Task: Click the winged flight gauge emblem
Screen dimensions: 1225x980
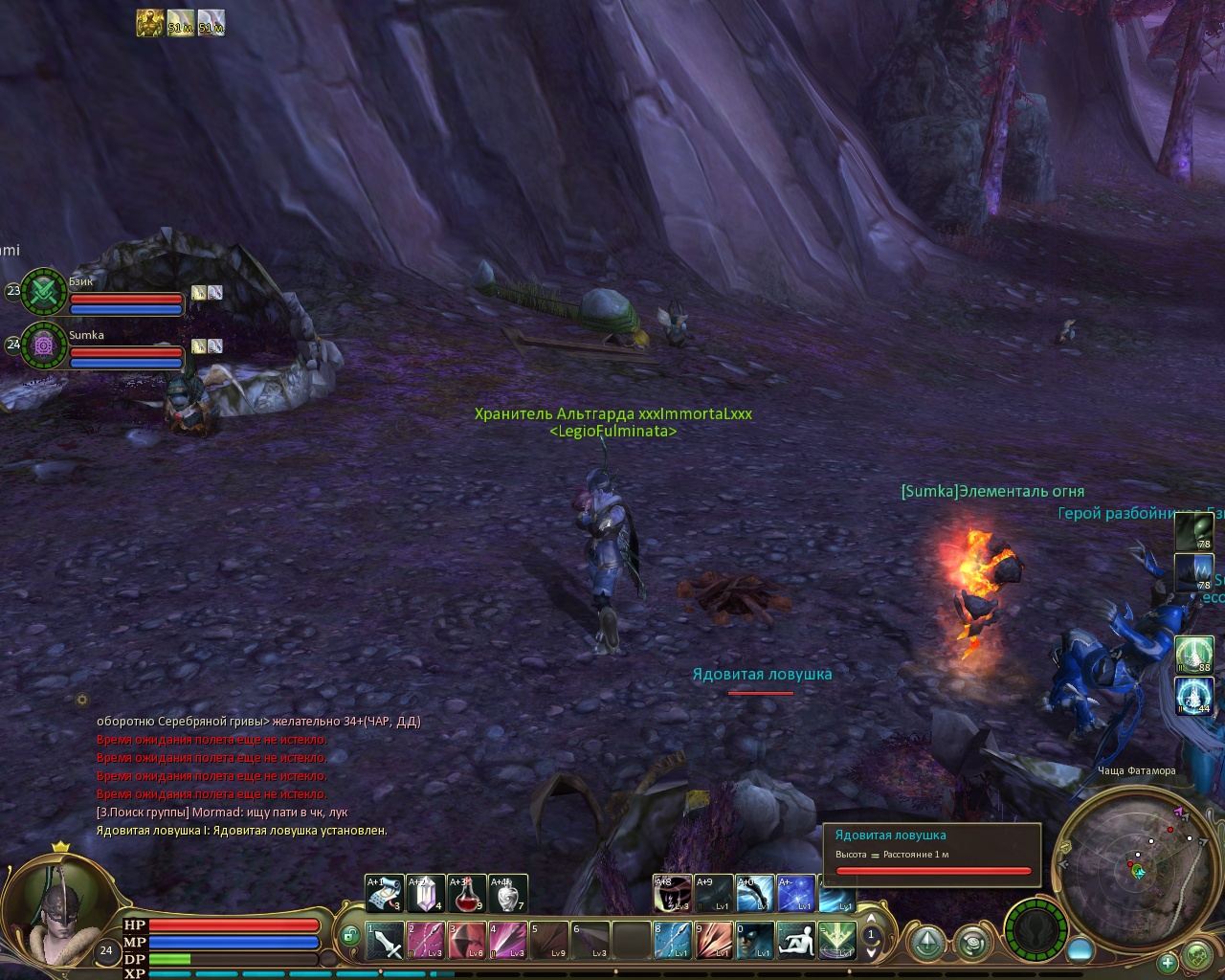Action: [1037, 930]
